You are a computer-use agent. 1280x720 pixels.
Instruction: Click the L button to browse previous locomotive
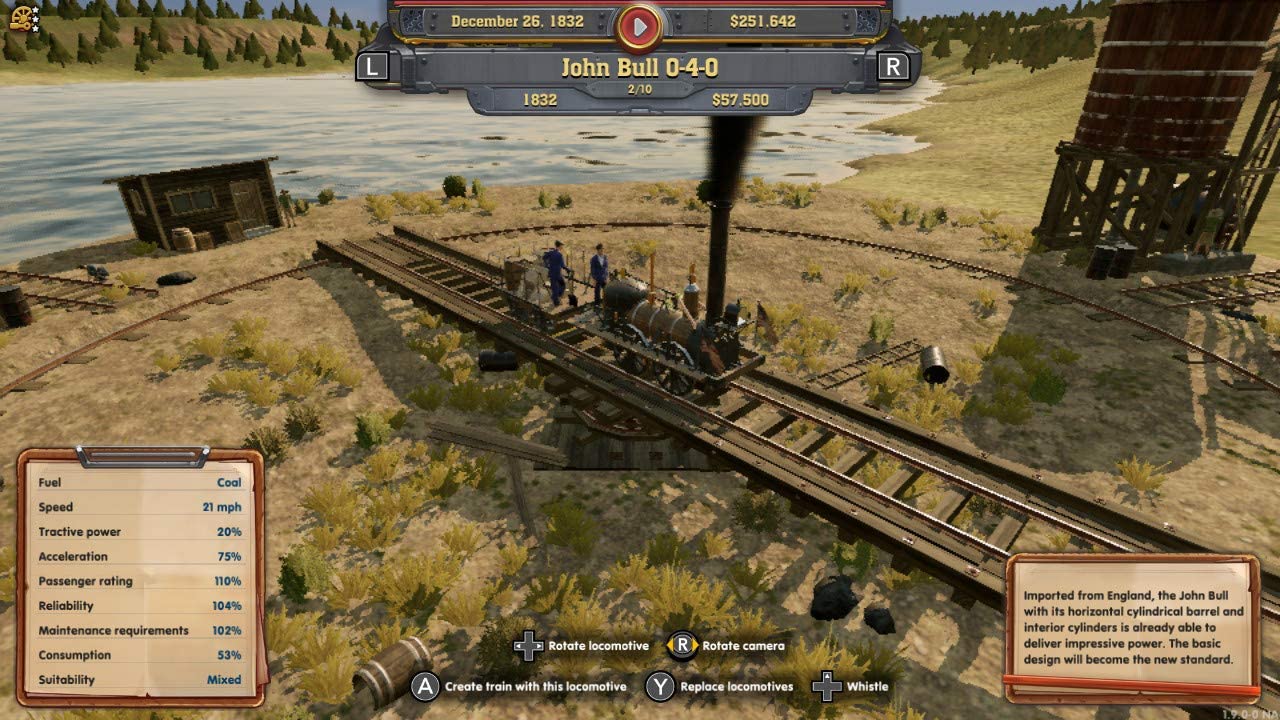(371, 66)
